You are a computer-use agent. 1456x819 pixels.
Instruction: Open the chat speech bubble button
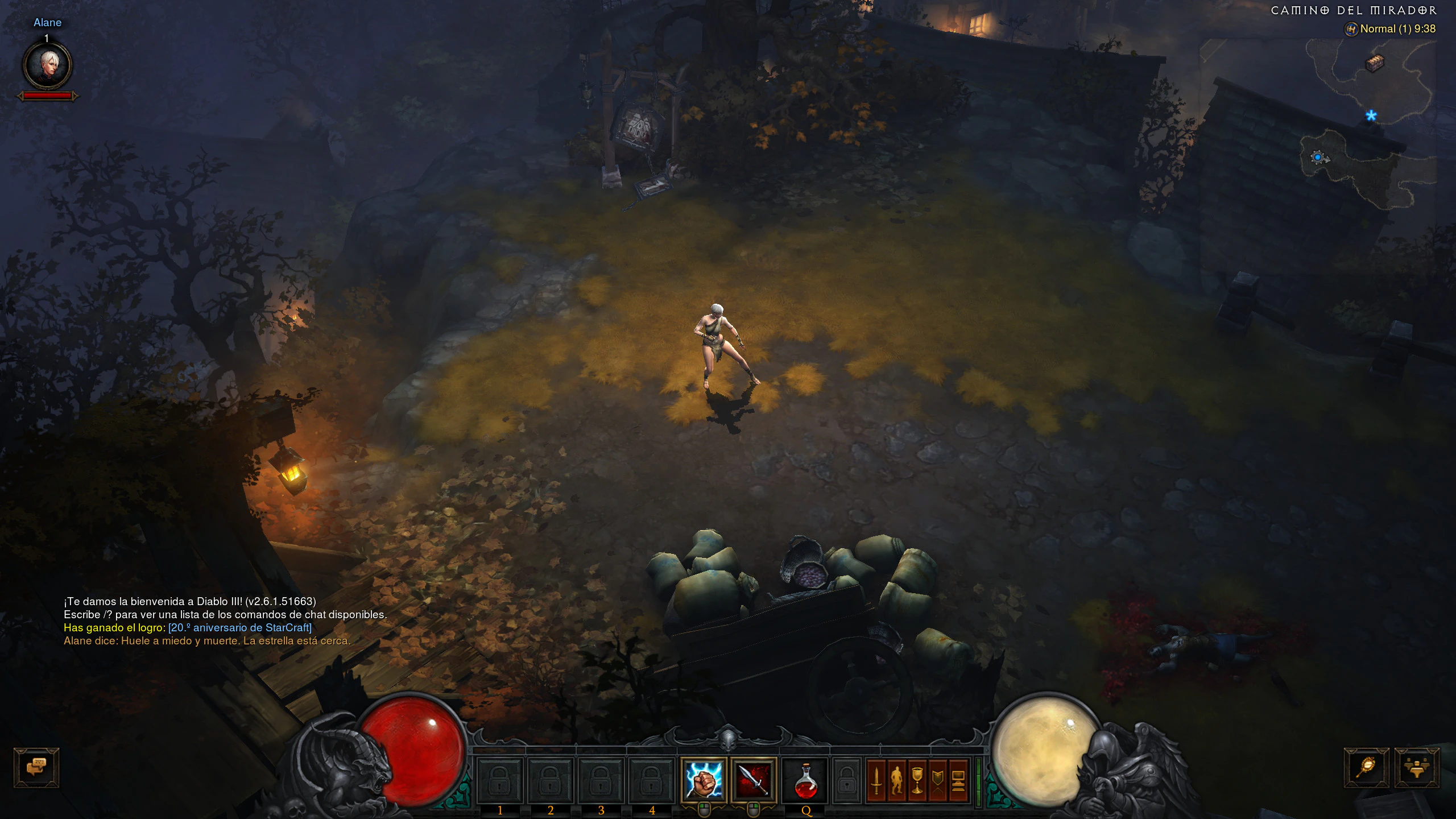tap(36, 767)
